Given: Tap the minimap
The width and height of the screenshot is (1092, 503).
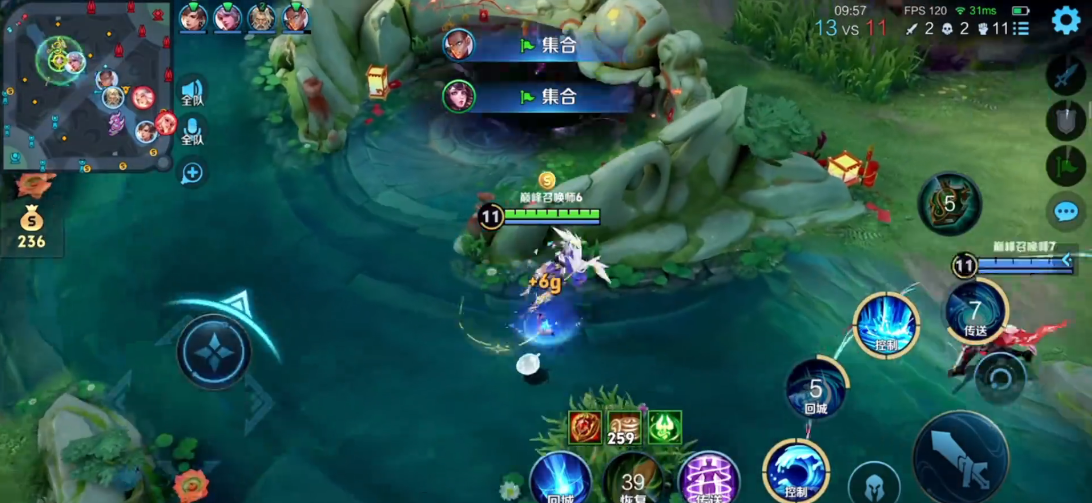Looking at the screenshot, I should pyautogui.click(x=87, y=87).
